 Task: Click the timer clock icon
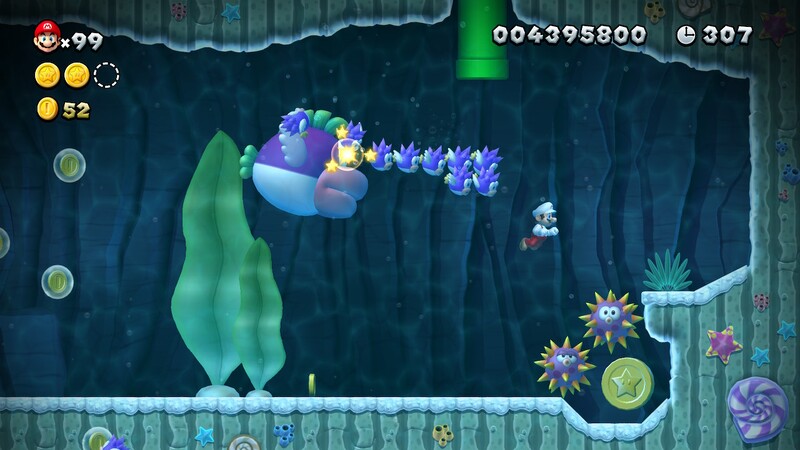[686, 35]
